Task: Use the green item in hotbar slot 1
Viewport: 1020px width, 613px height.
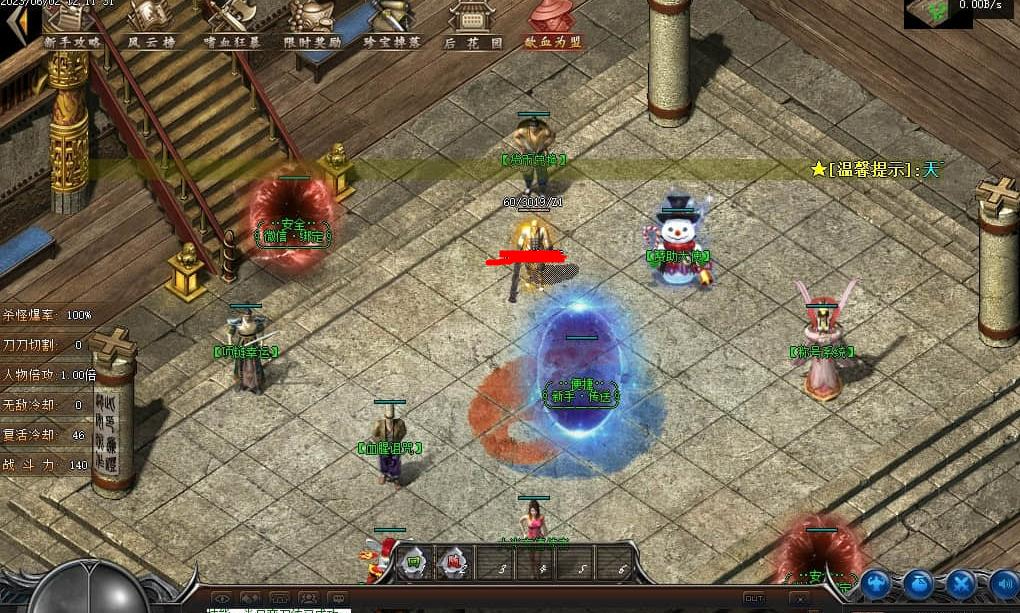Action: tap(413, 564)
